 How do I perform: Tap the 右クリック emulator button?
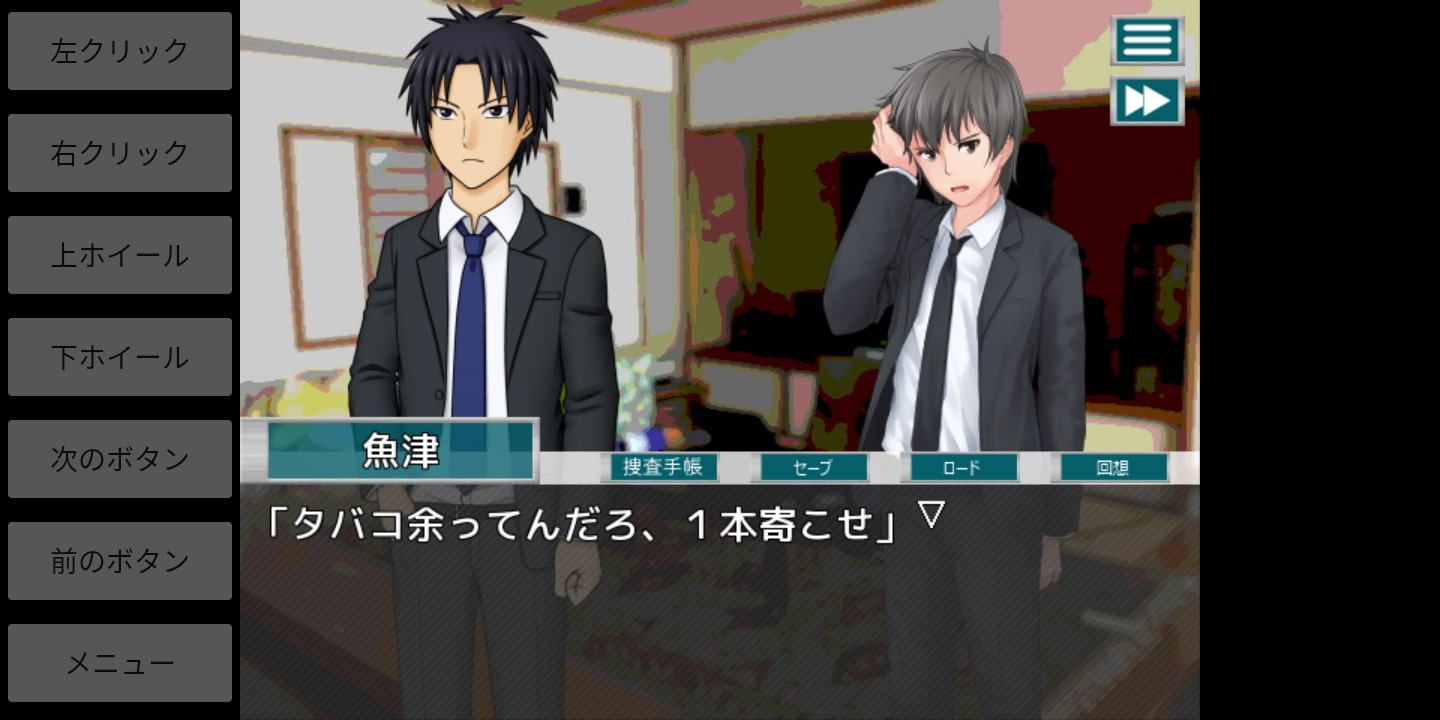tap(120, 153)
